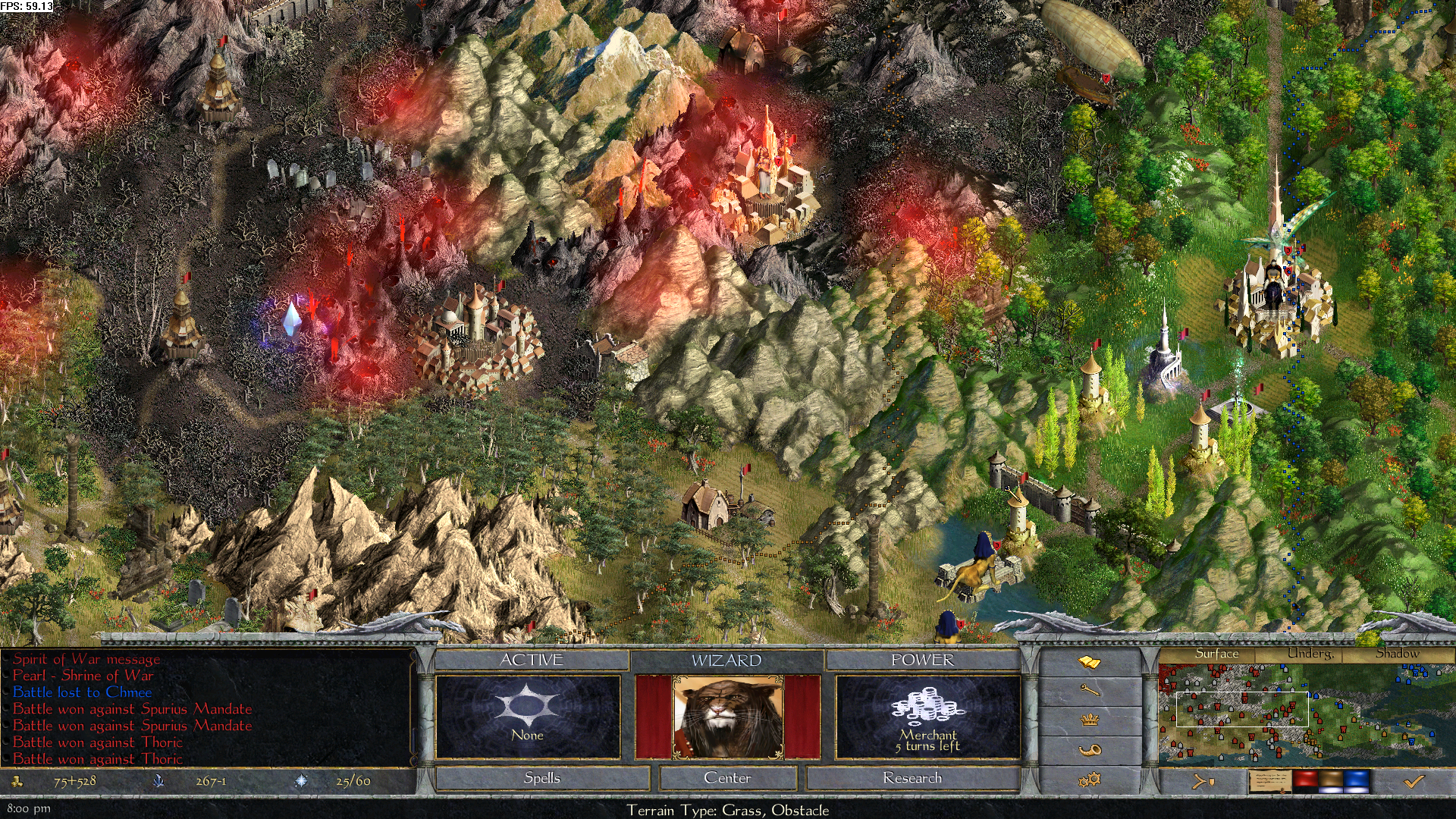Center the view on the wizard
The image size is (1456, 819).
[x=727, y=778]
